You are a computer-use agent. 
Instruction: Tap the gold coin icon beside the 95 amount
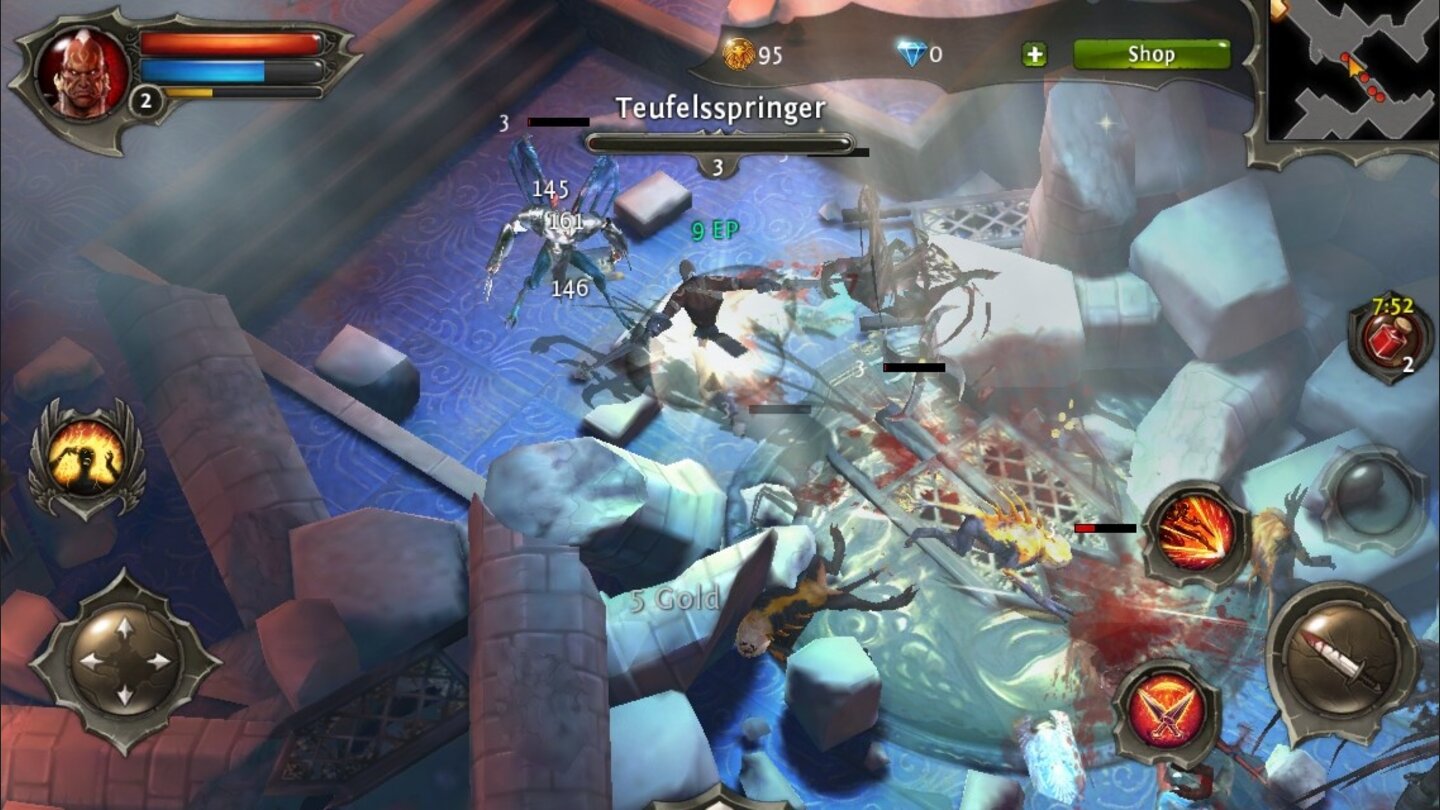pos(737,56)
